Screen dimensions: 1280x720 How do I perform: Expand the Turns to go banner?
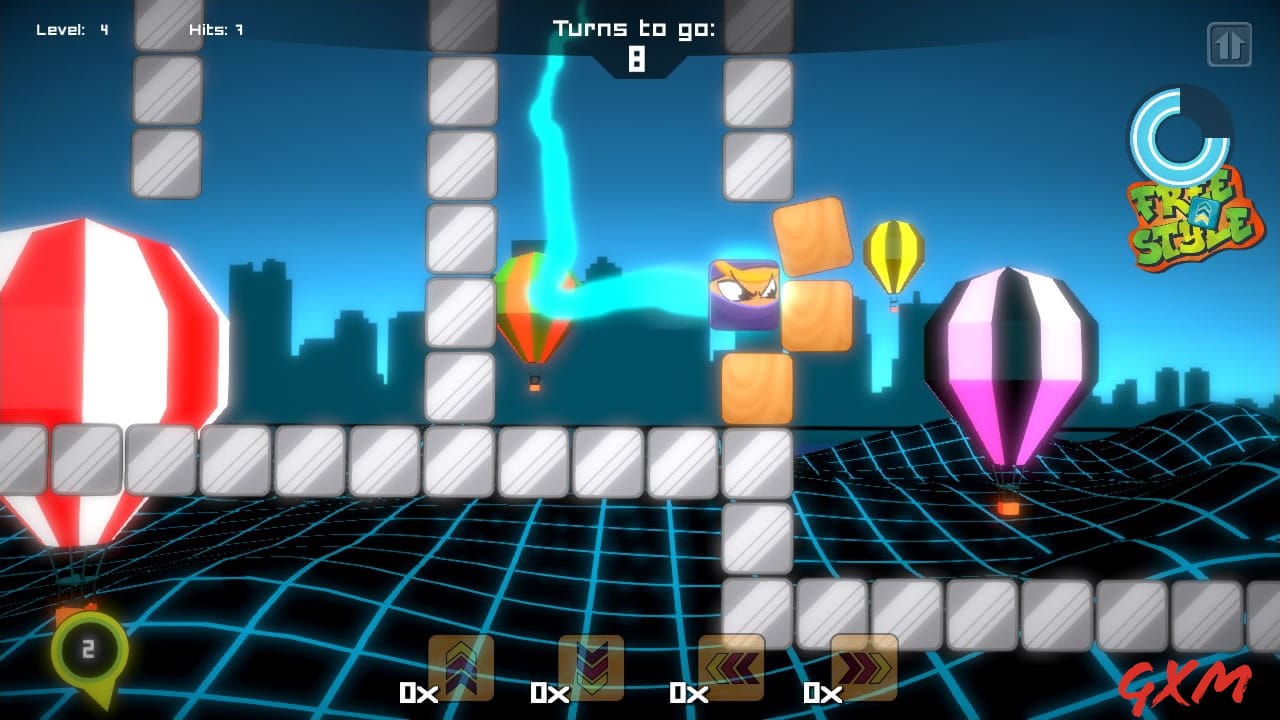click(x=637, y=29)
